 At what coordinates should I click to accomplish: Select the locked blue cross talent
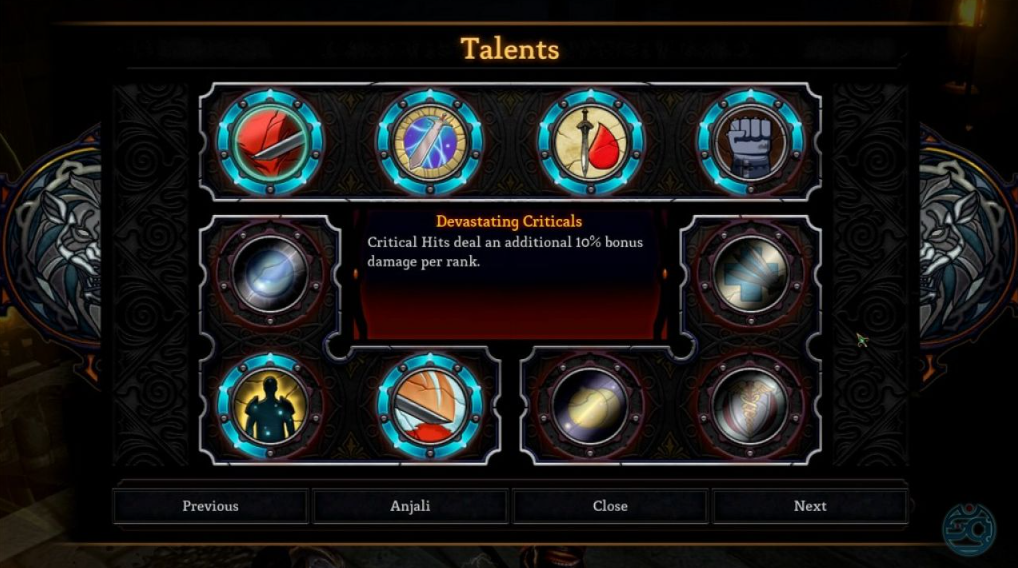749,273
